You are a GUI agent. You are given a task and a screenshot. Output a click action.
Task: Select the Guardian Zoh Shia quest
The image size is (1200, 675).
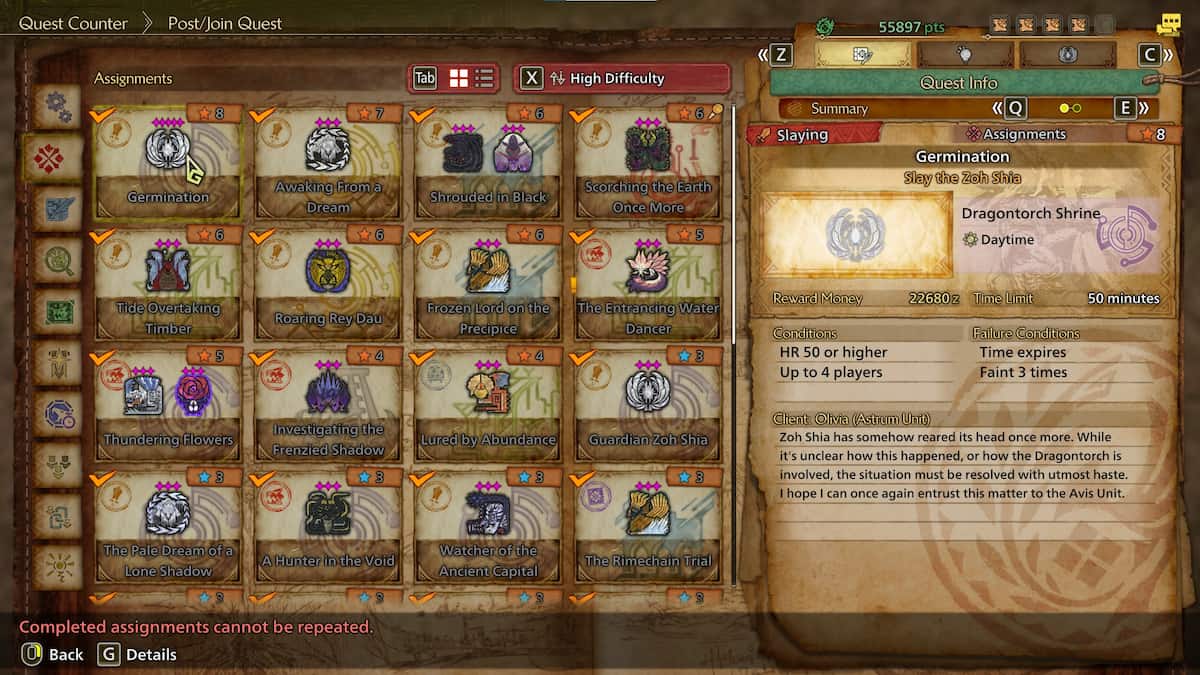tap(648, 405)
